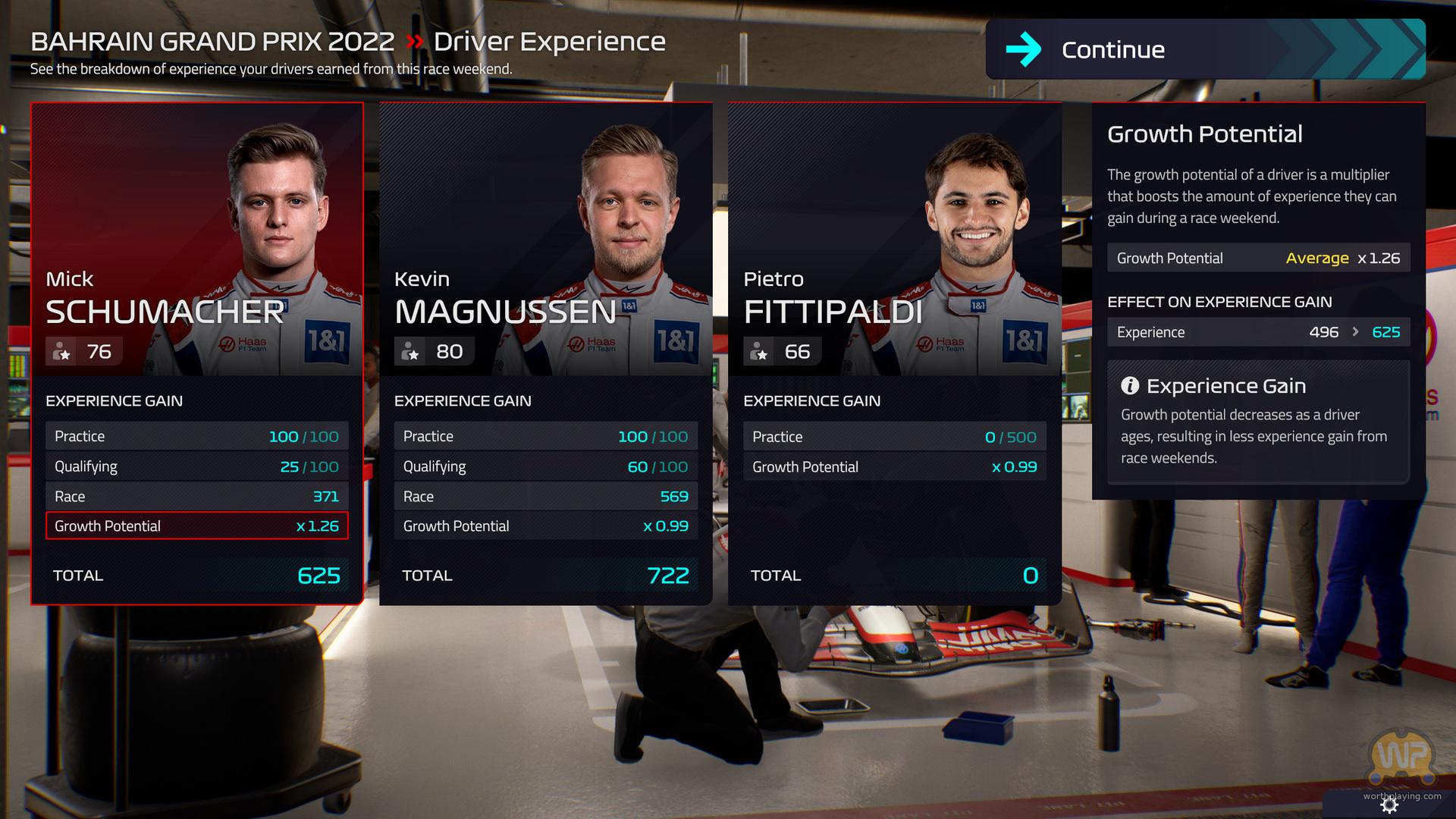1456x819 pixels.
Task: Open the settings gear icon
Action: pos(1389,806)
